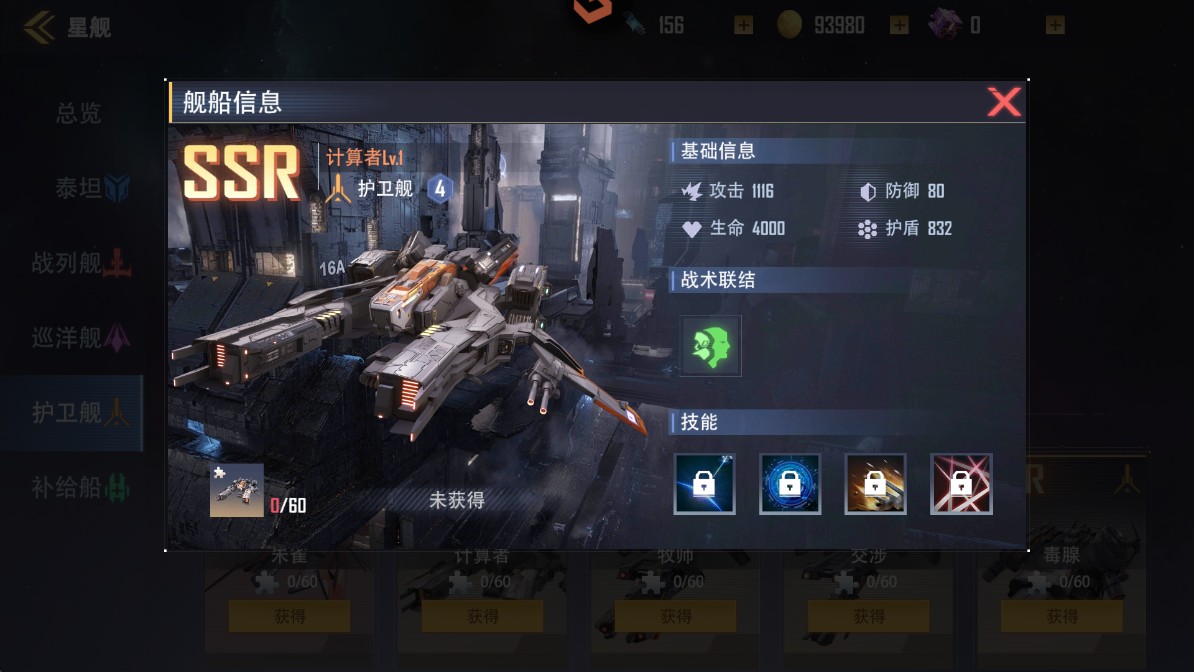Go back using the arrow beside 星舰
The height and width of the screenshot is (672, 1194).
click(40, 27)
